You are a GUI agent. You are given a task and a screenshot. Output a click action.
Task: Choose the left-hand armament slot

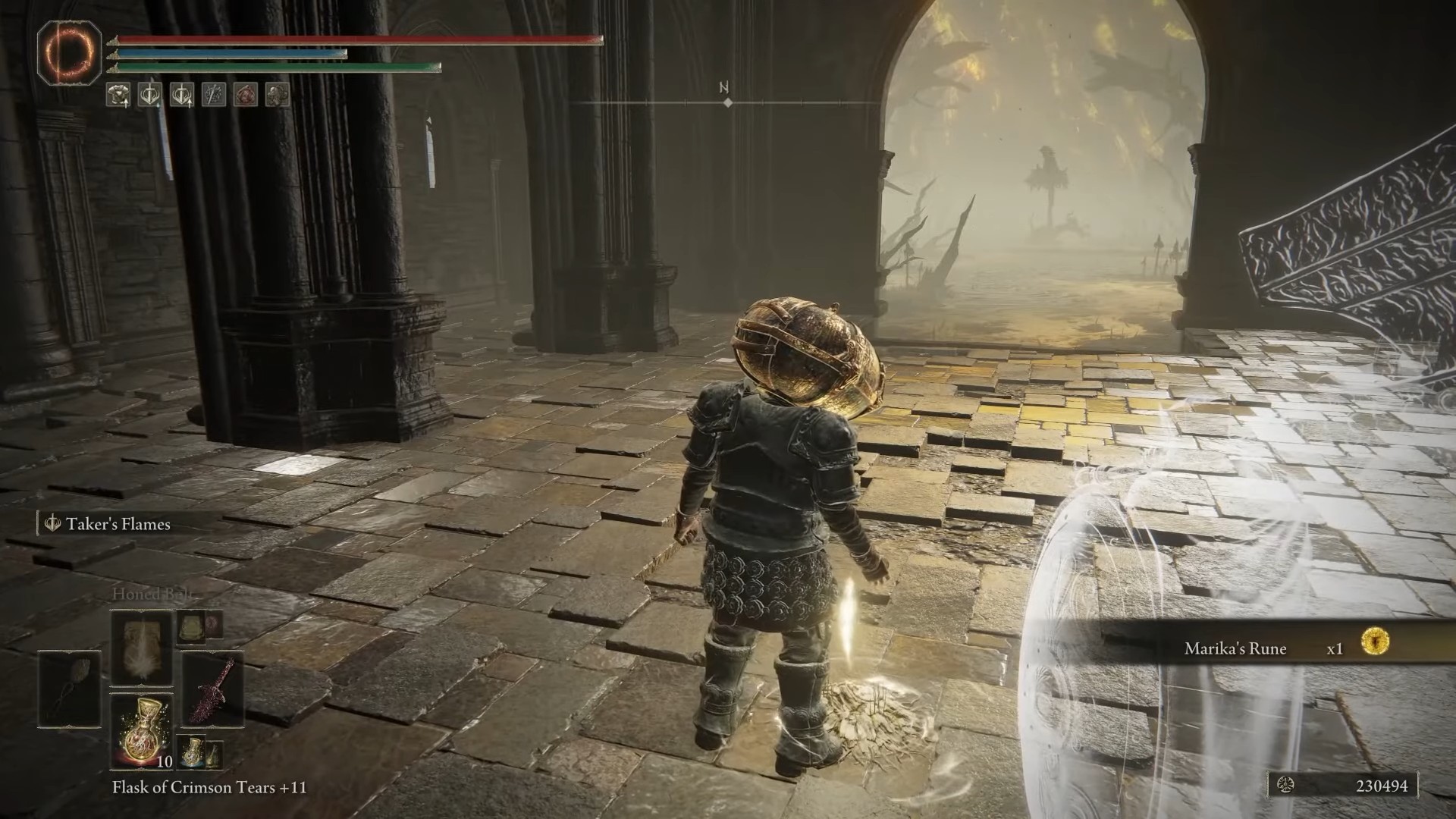click(x=69, y=689)
